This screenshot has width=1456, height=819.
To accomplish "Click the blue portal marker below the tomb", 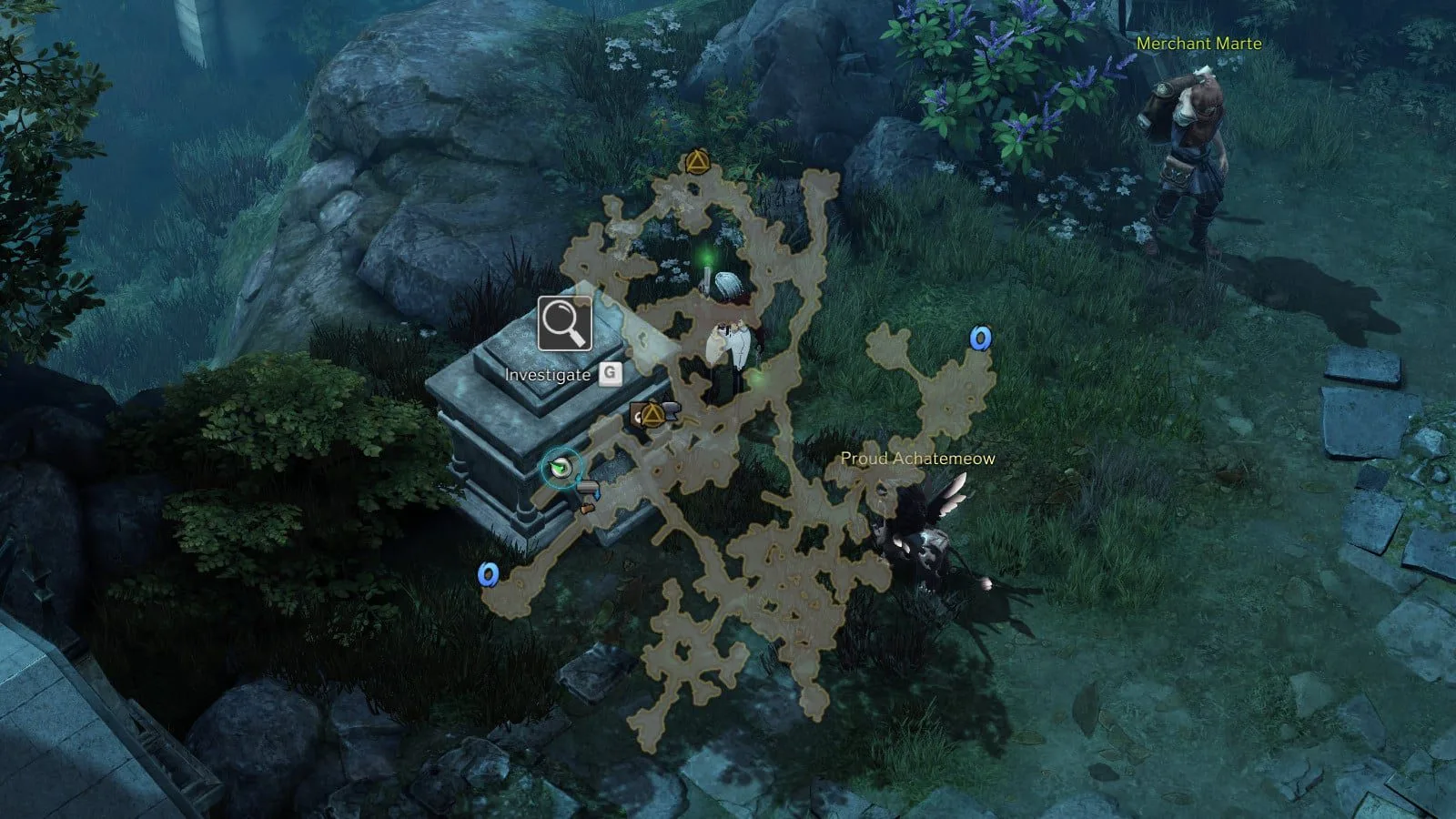I will [489, 574].
